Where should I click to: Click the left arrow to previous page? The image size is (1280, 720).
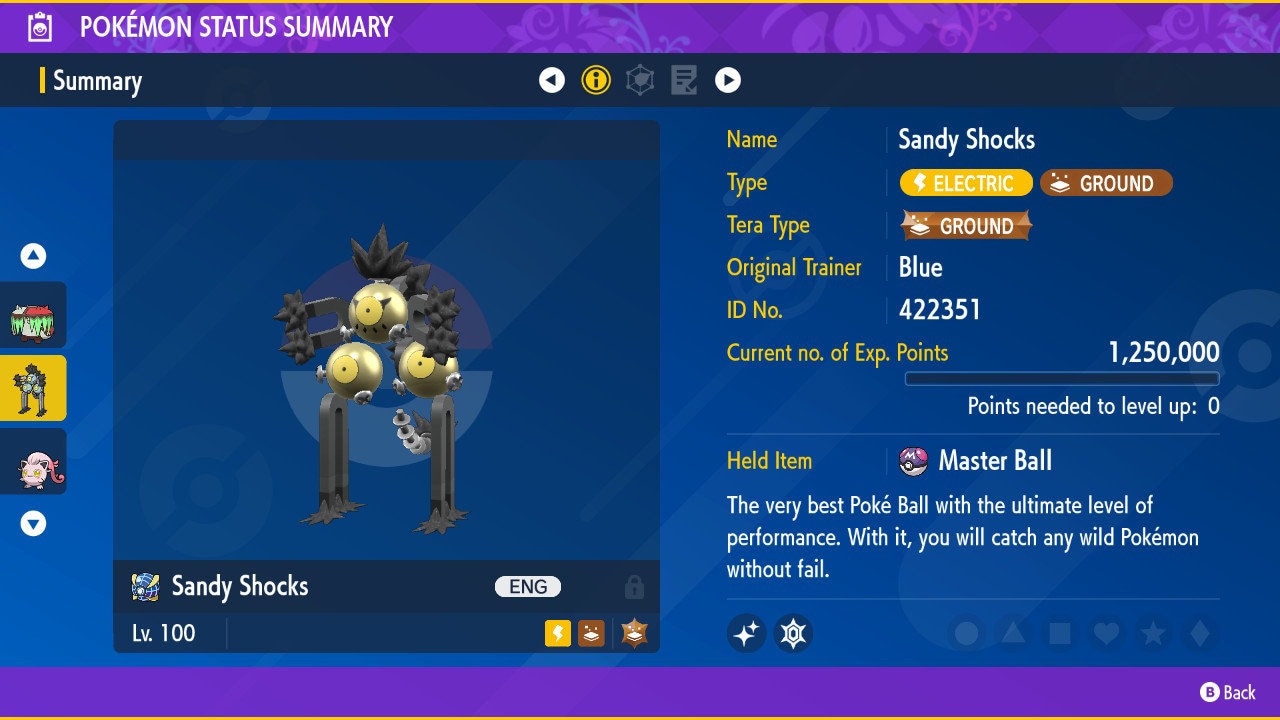tap(553, 79)
